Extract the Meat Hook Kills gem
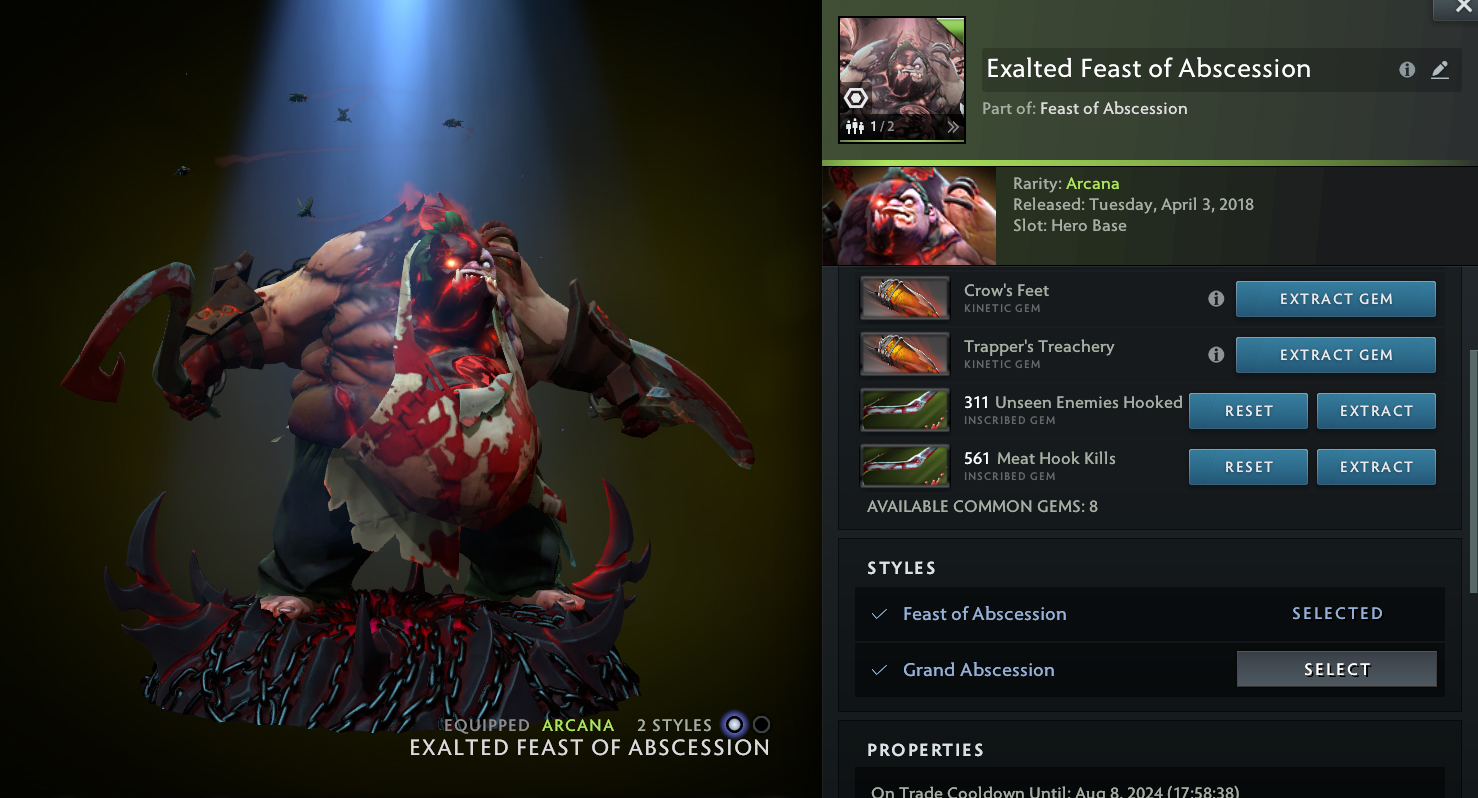 (x=1375, y=467)
